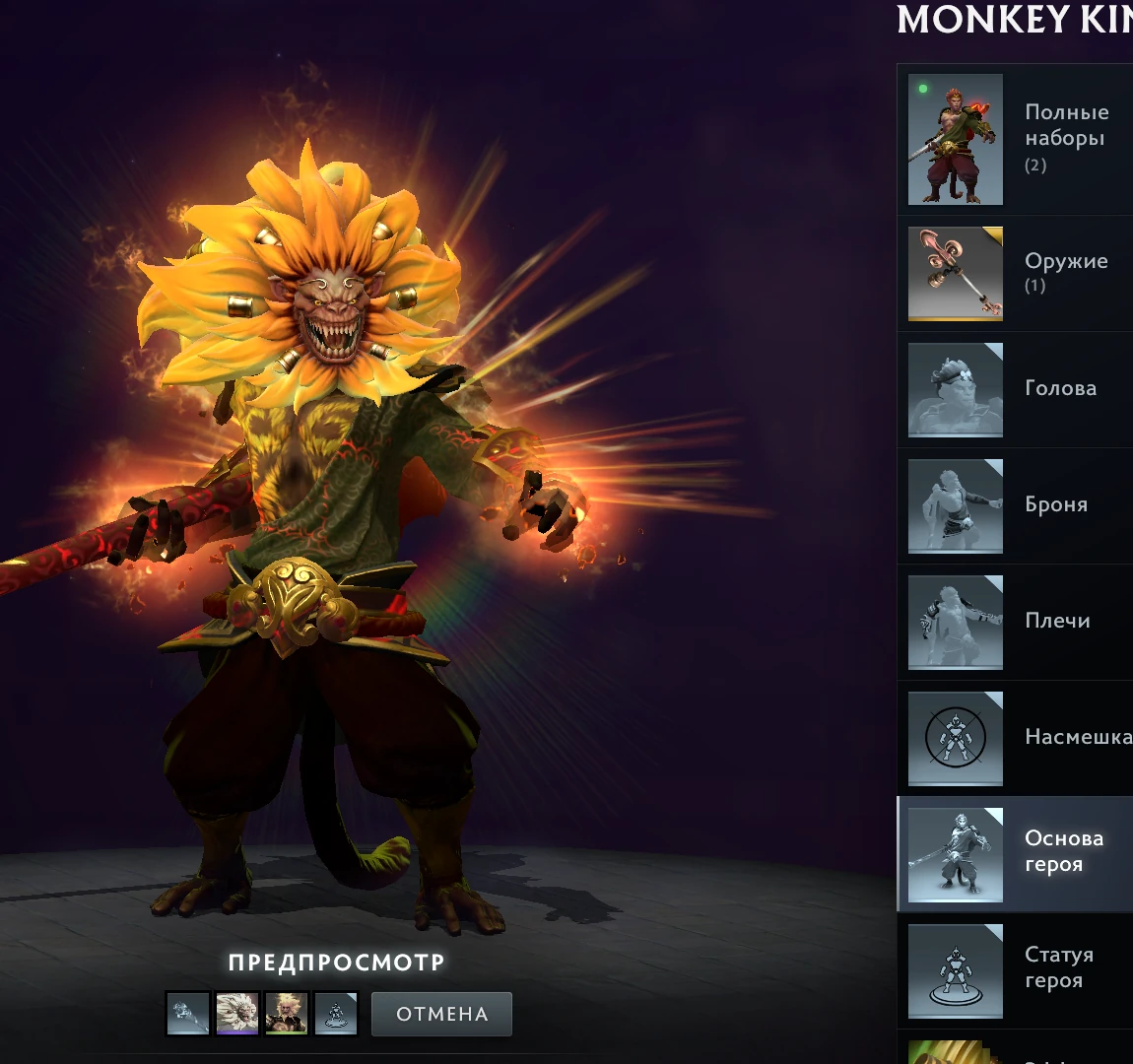Choose the Голова head slot

(x=1015, y=389)
